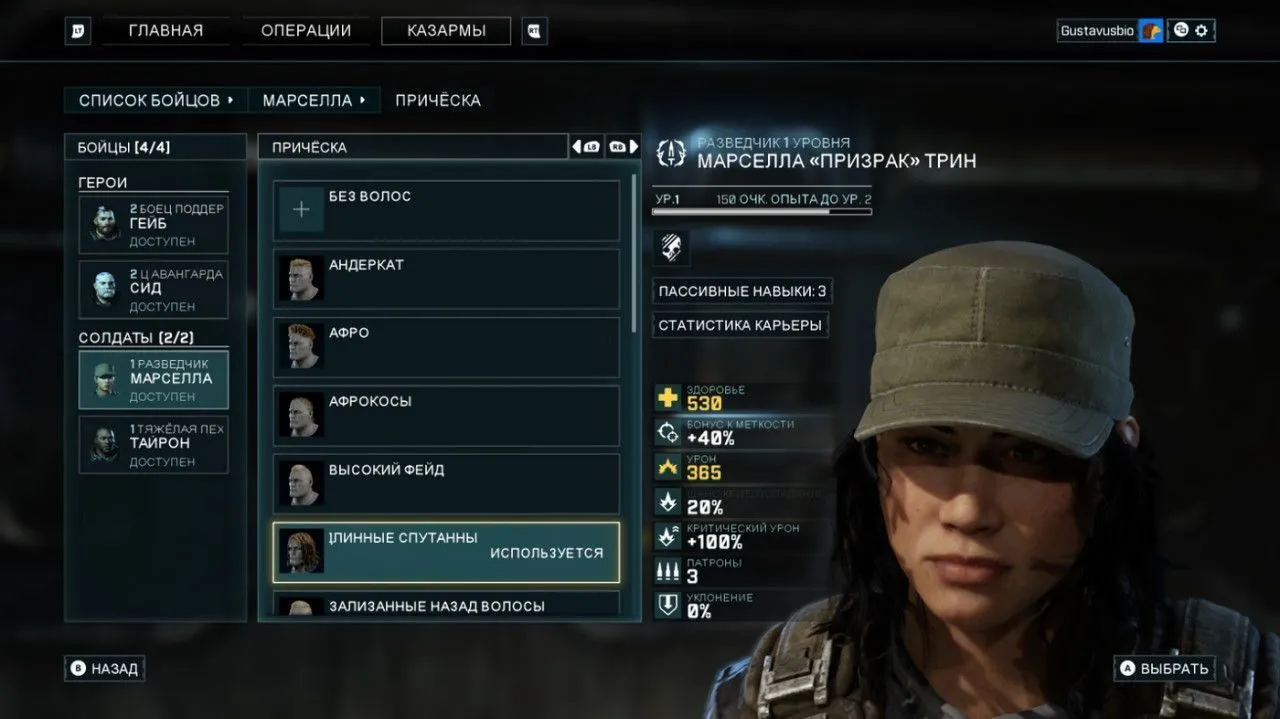Open the Gustavusbio player profile
Image resolution: width=1280 pixels, height=719 pixels.
click(1098, 31)
